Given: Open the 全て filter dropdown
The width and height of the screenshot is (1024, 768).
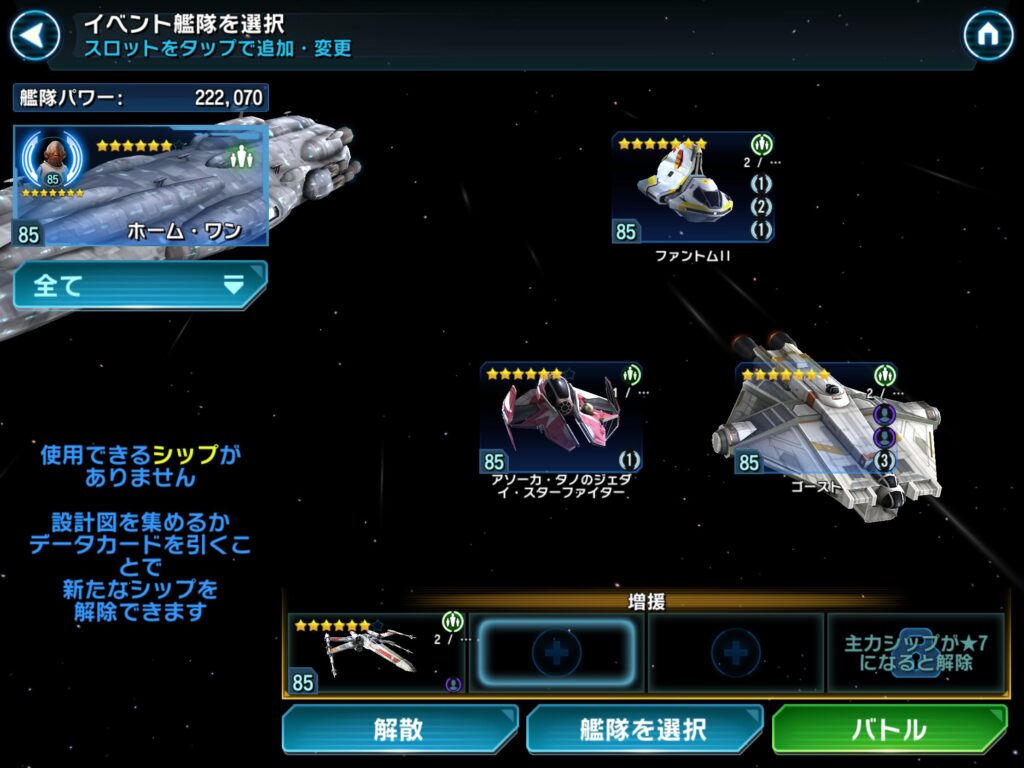Looking at the screenshot, I should tap(141, 285).
